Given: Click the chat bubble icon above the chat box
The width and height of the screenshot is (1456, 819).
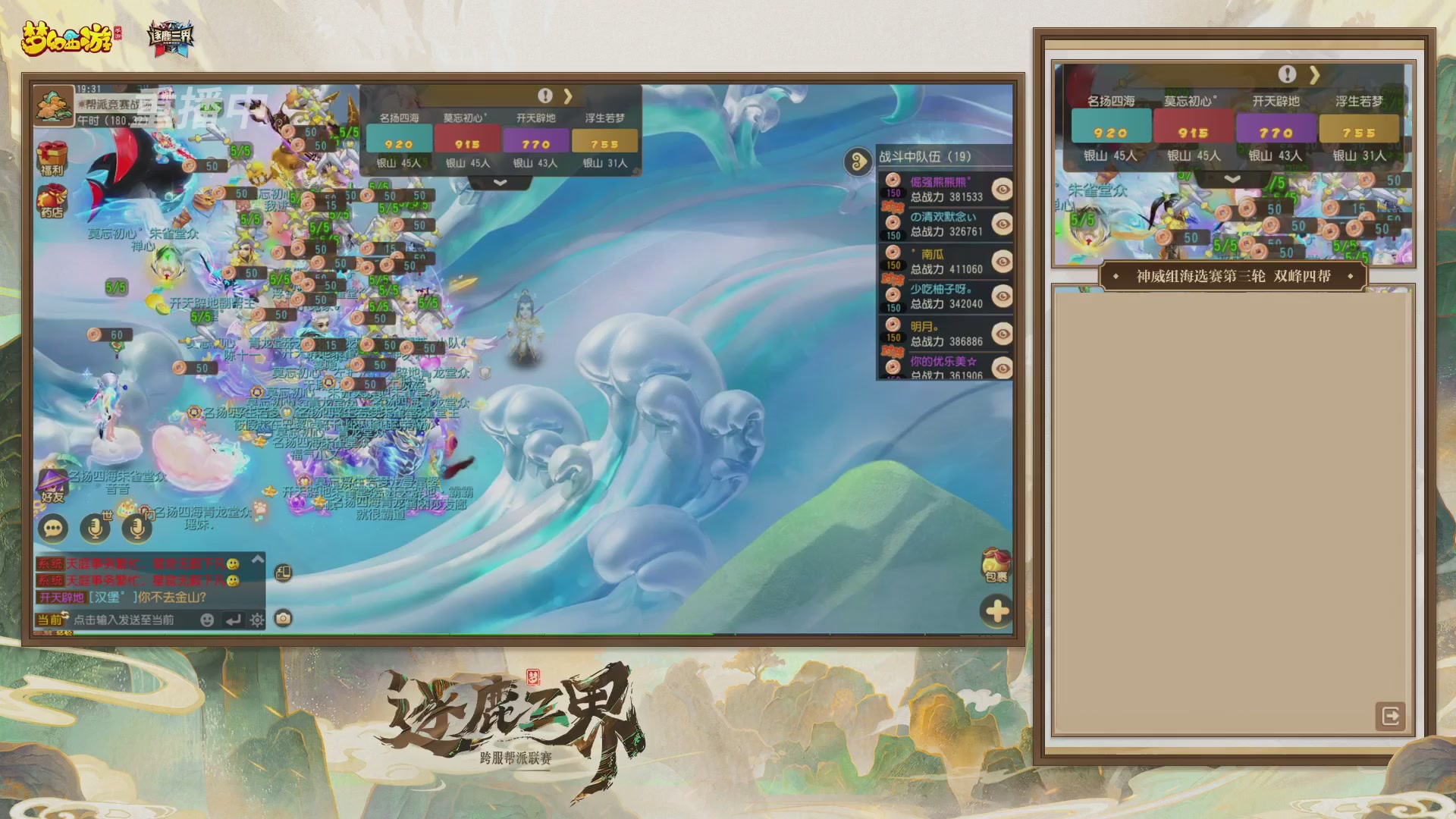Looking at the screenshot, I should [53, 529].
